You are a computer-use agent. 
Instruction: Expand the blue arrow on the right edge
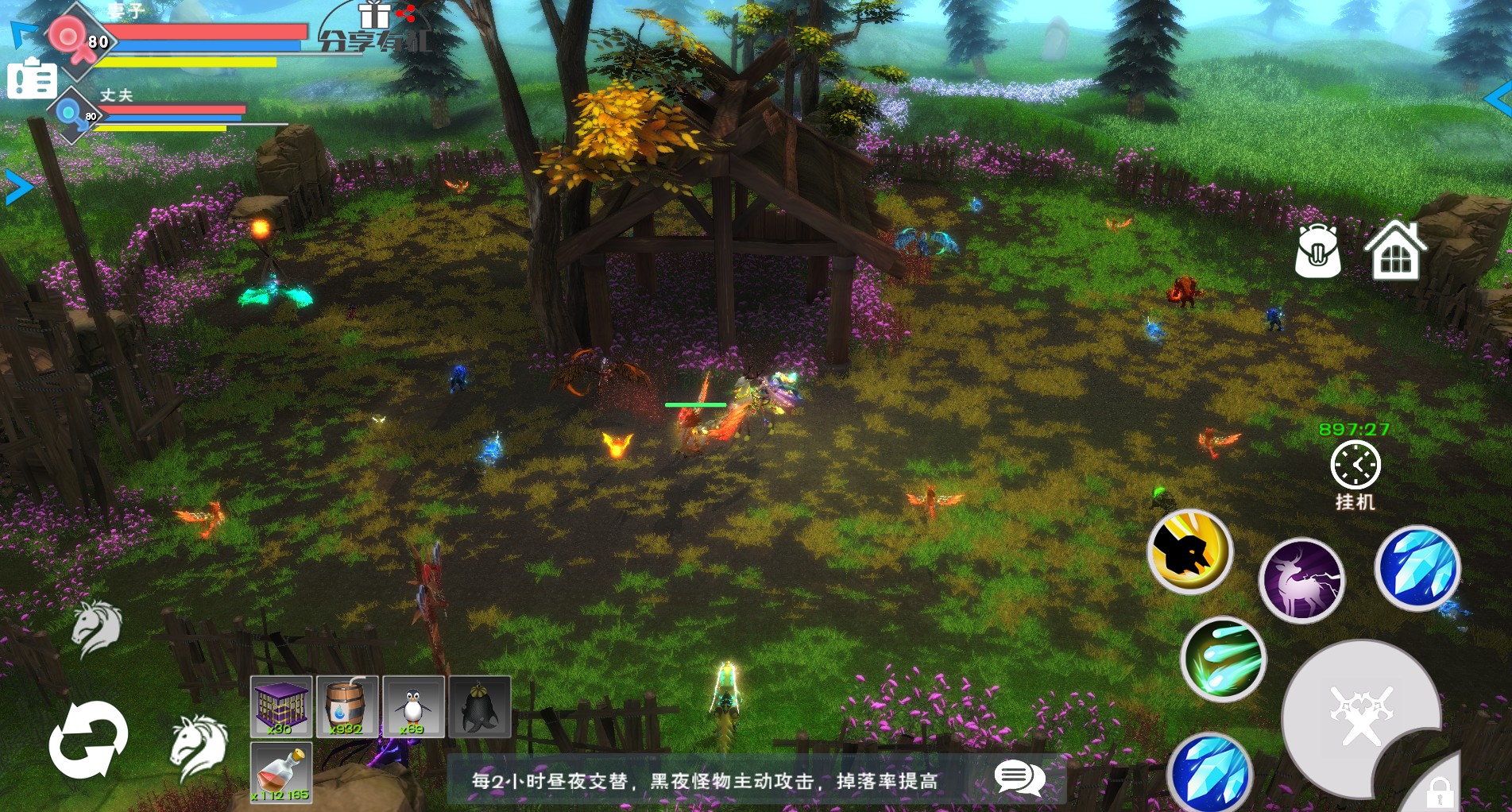pos(1498,99)
